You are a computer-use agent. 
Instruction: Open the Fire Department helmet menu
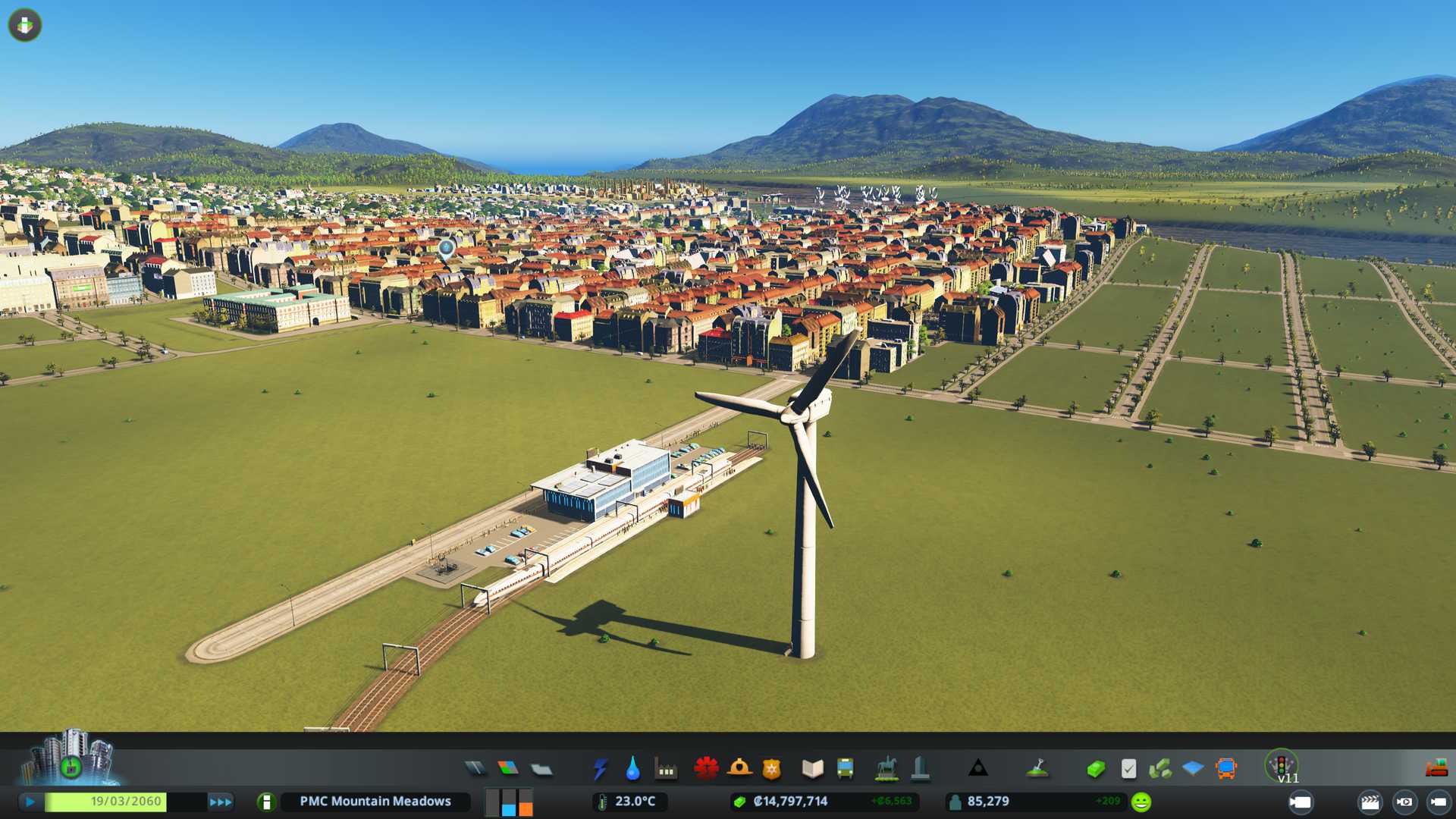tap(739, 769)
